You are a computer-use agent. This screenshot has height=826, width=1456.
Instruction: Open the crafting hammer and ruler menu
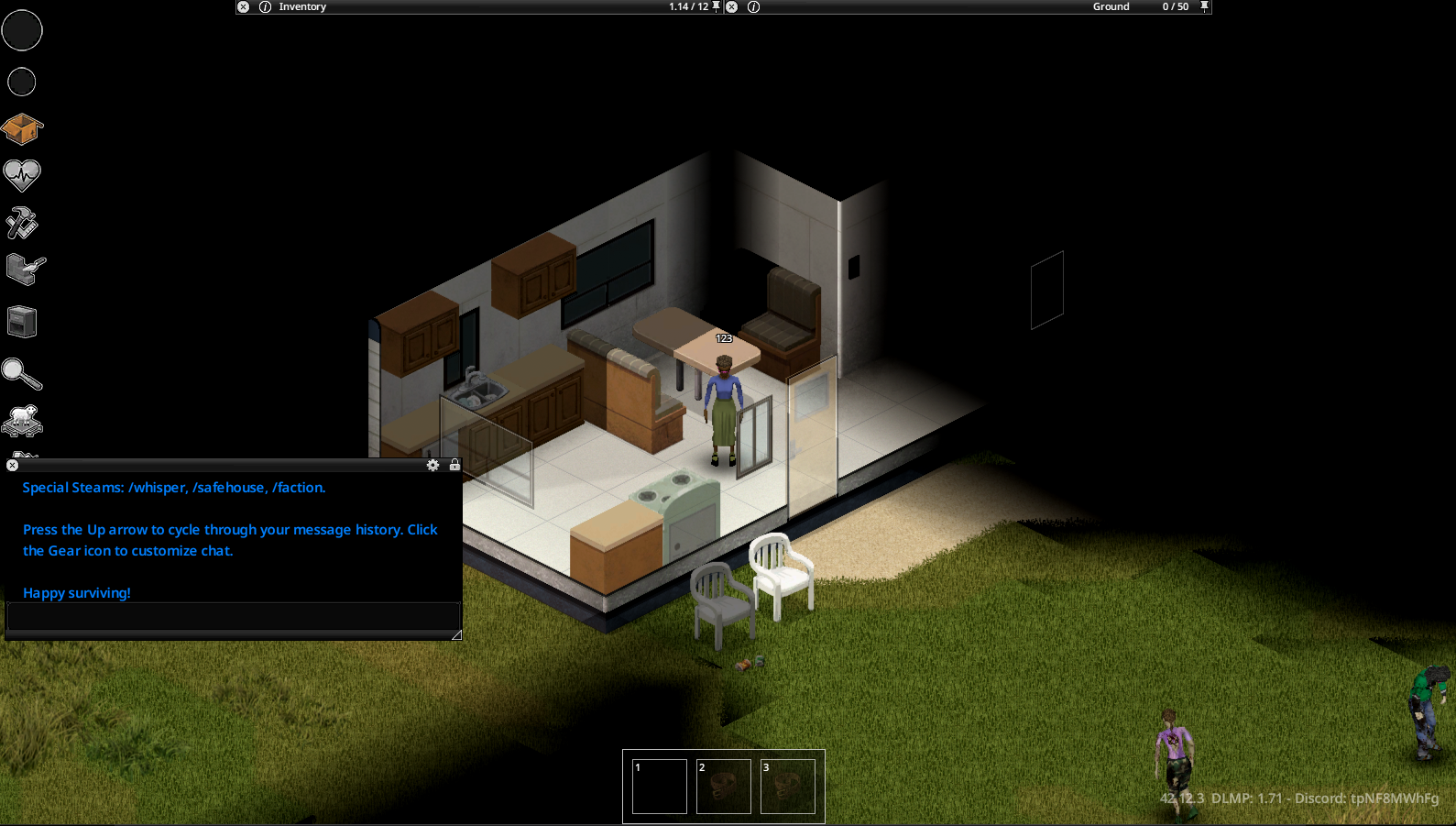click(x=22, y=223)
